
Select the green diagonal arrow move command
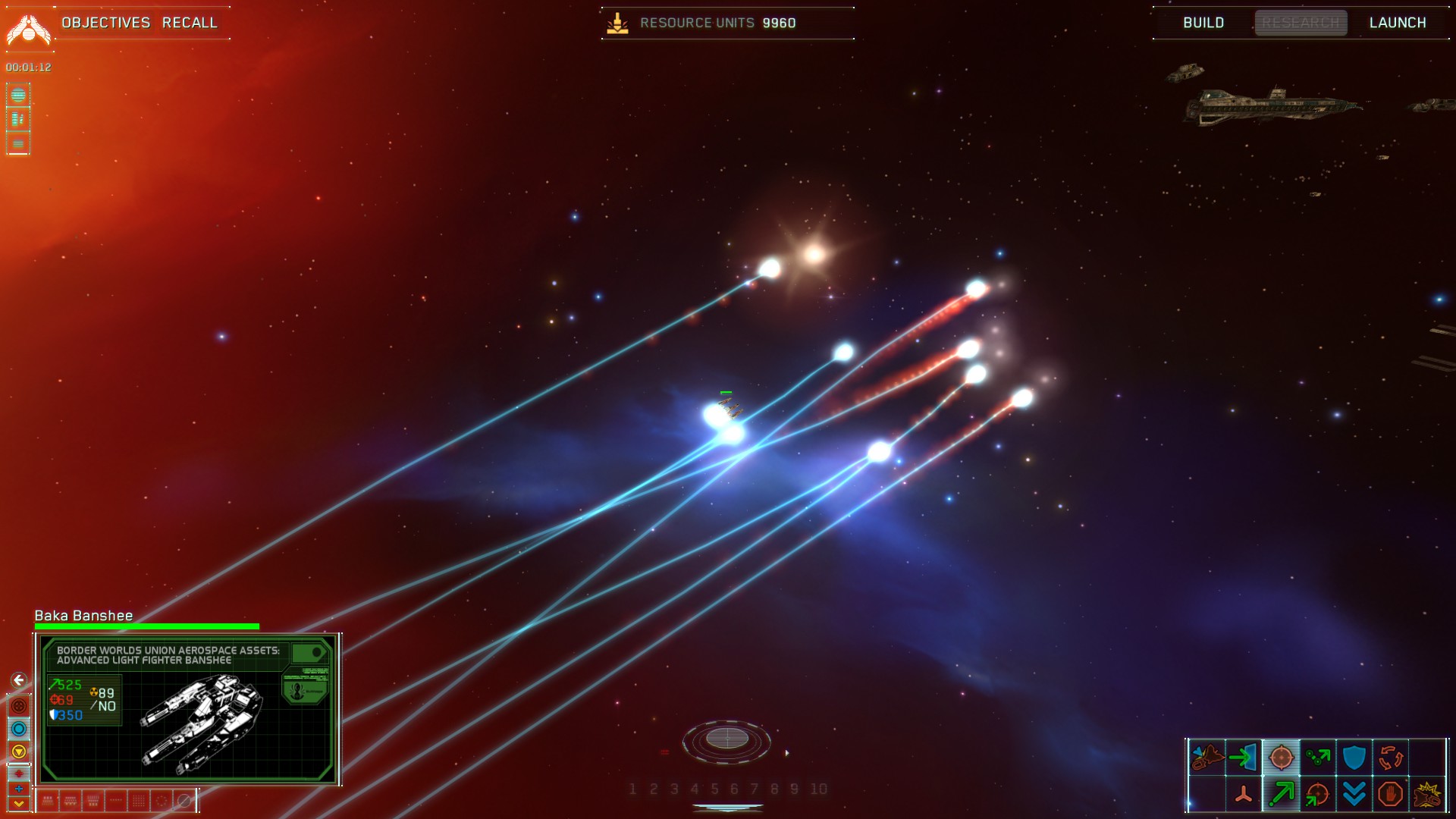(1281, 794)
